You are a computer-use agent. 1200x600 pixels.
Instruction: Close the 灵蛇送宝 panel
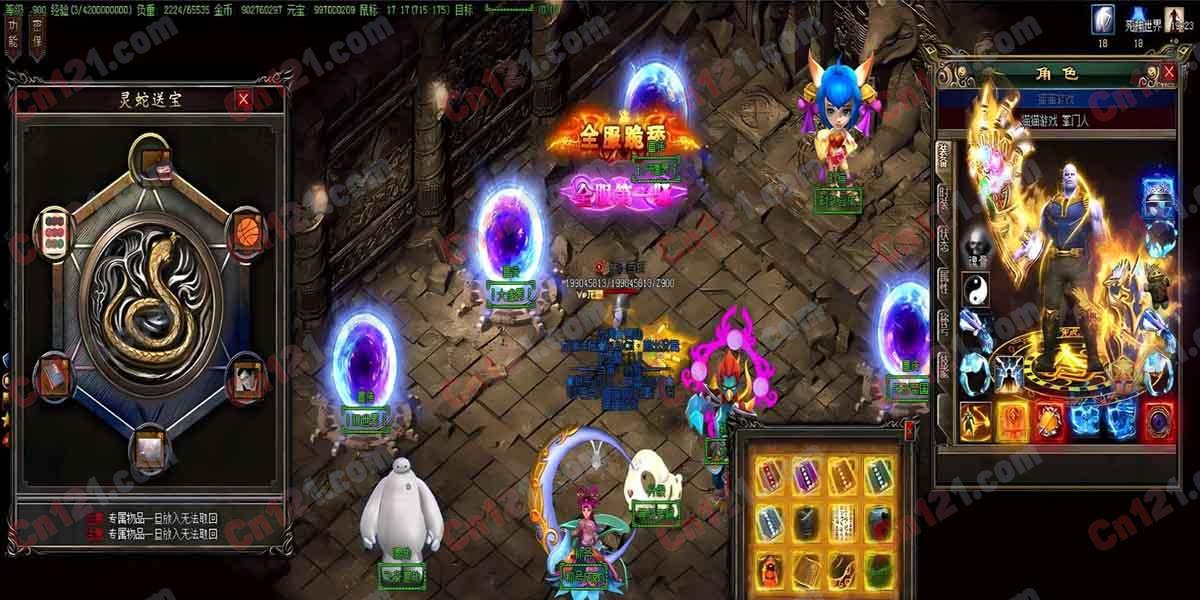click(x=243, y=99)
